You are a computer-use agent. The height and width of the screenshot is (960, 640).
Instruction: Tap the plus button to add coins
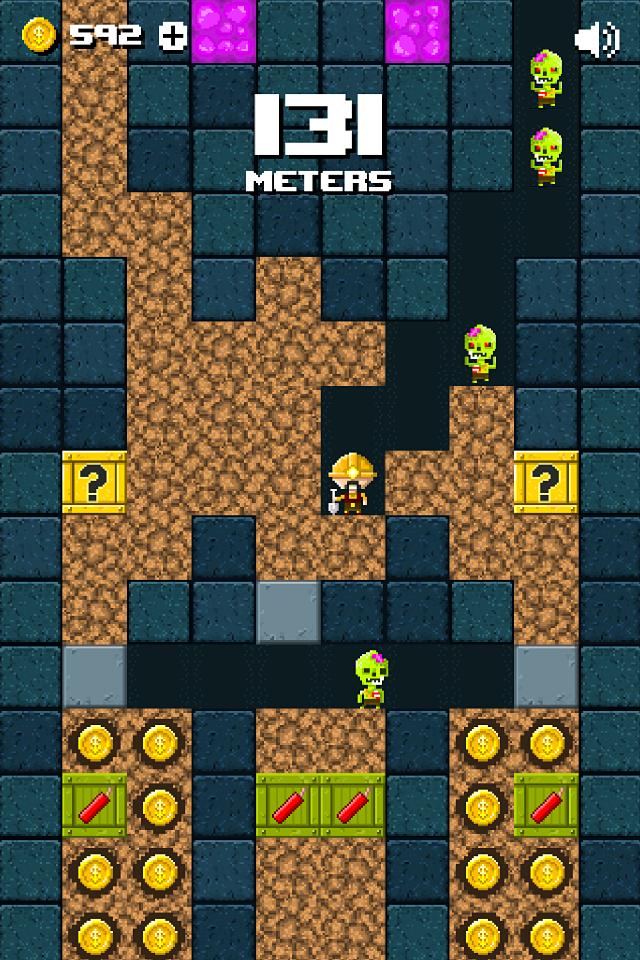coord(174,36)
